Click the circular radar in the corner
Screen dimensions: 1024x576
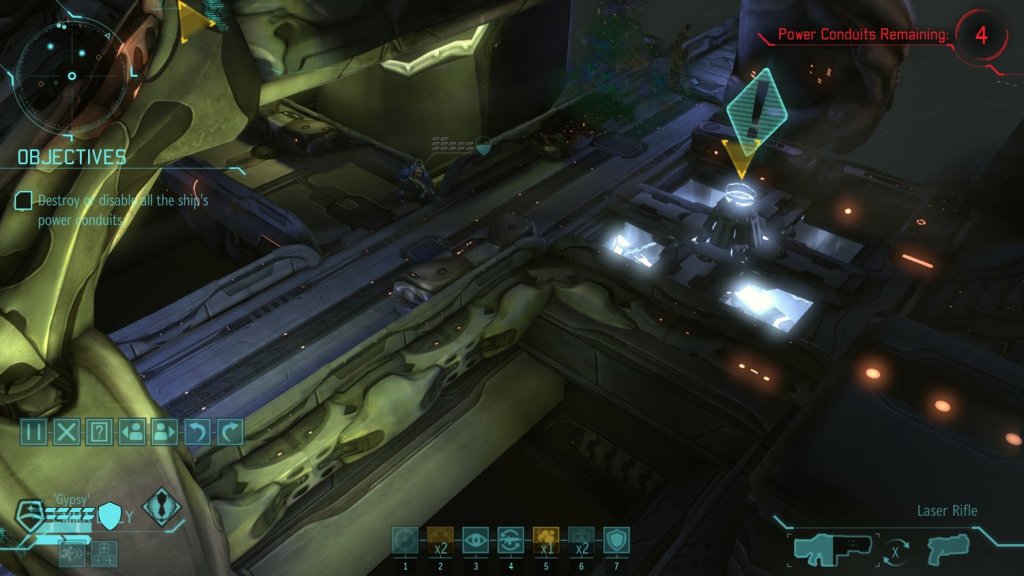click(x=72, y=75)
